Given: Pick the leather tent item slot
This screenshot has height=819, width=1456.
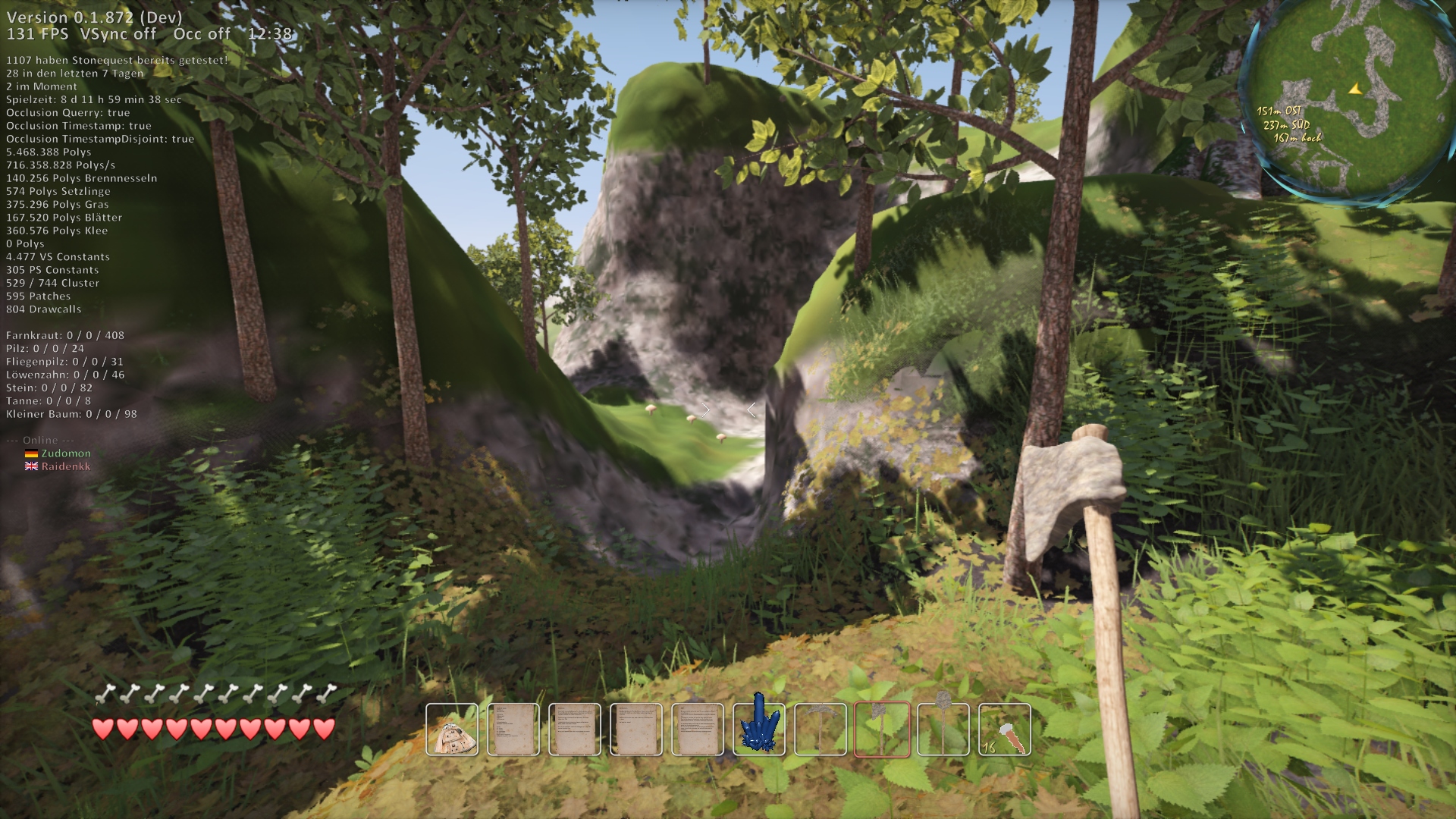Looking at the screenshot, I should (x=452, y=730).
